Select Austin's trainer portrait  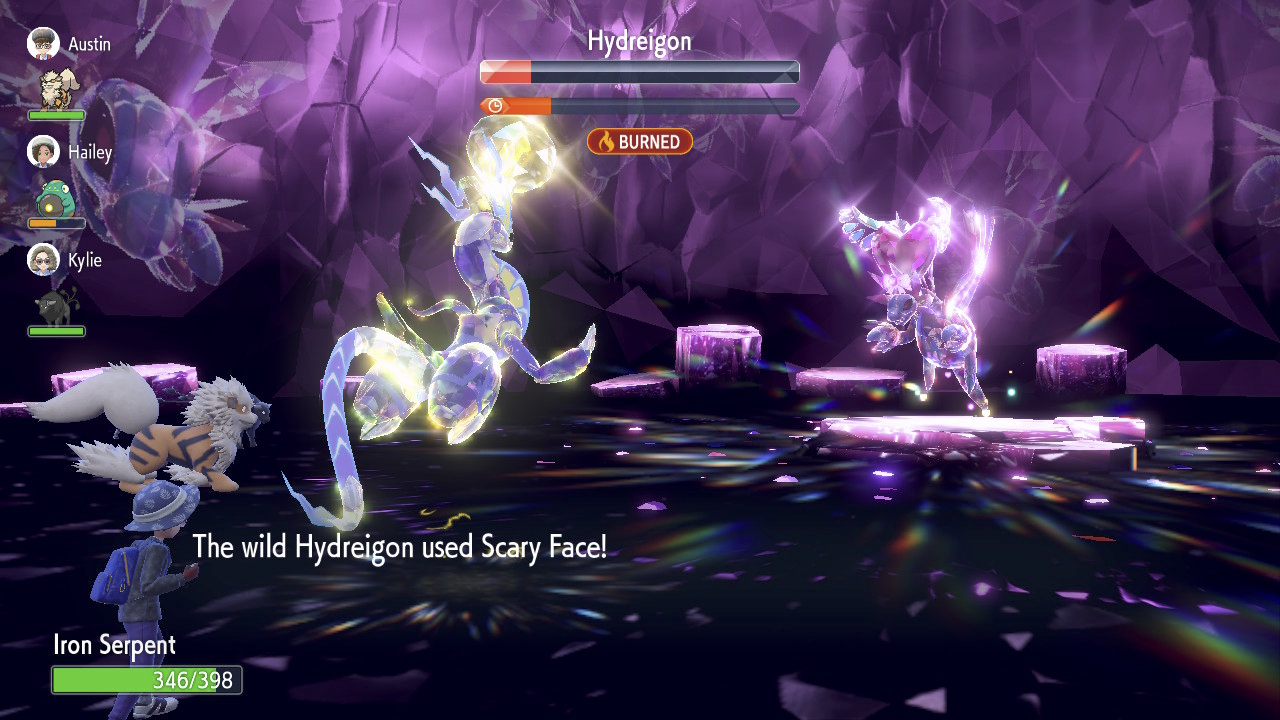[x=43, y=44]
